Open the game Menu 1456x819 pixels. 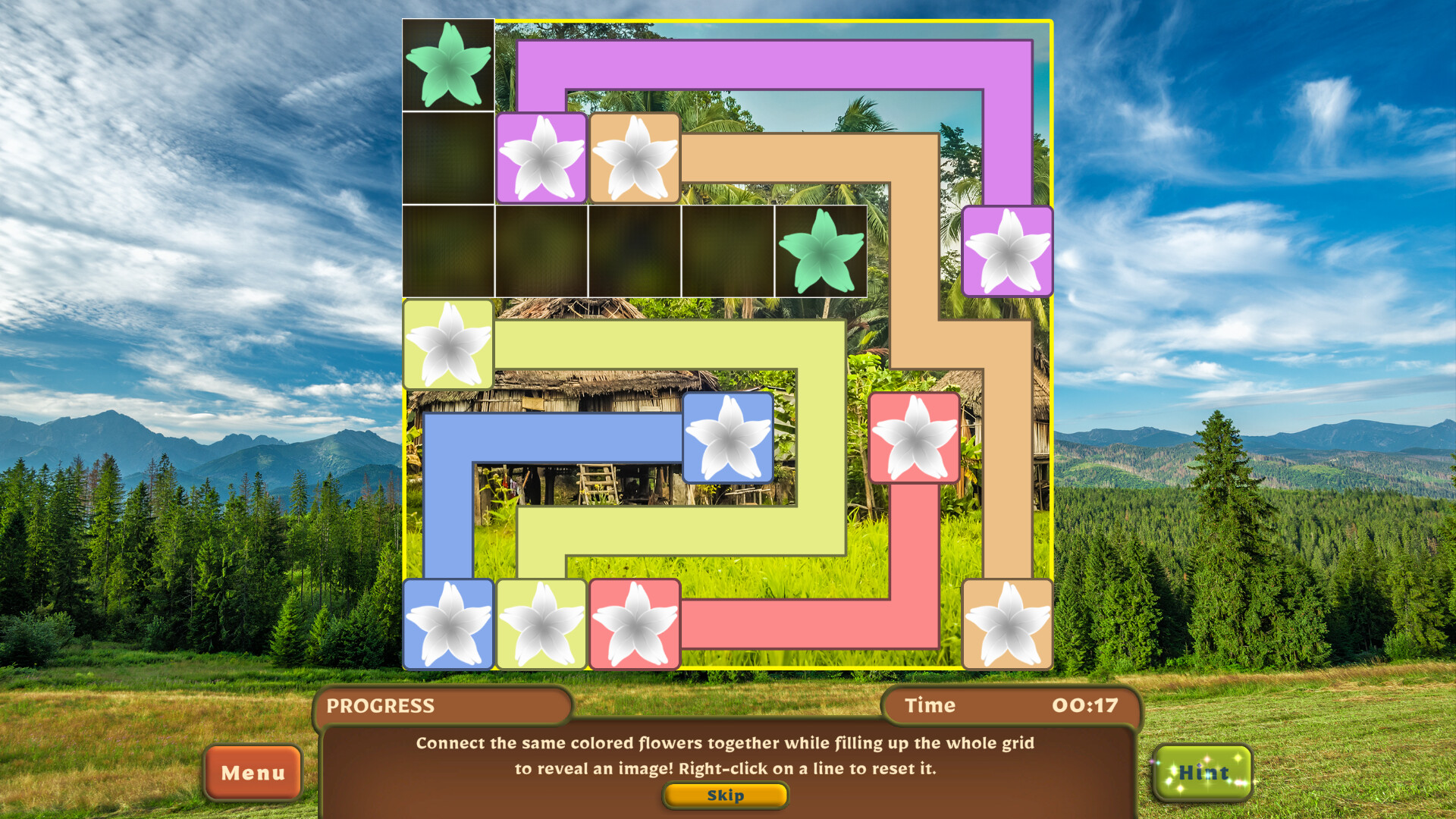click(253, 773)
